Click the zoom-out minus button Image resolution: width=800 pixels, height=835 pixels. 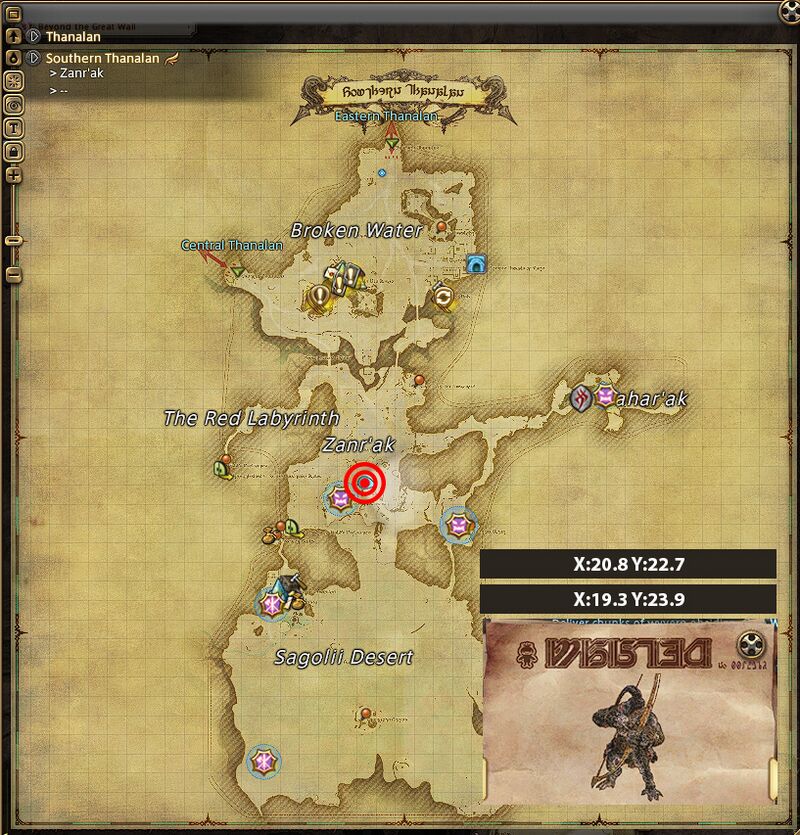click(x=14, y=273)
